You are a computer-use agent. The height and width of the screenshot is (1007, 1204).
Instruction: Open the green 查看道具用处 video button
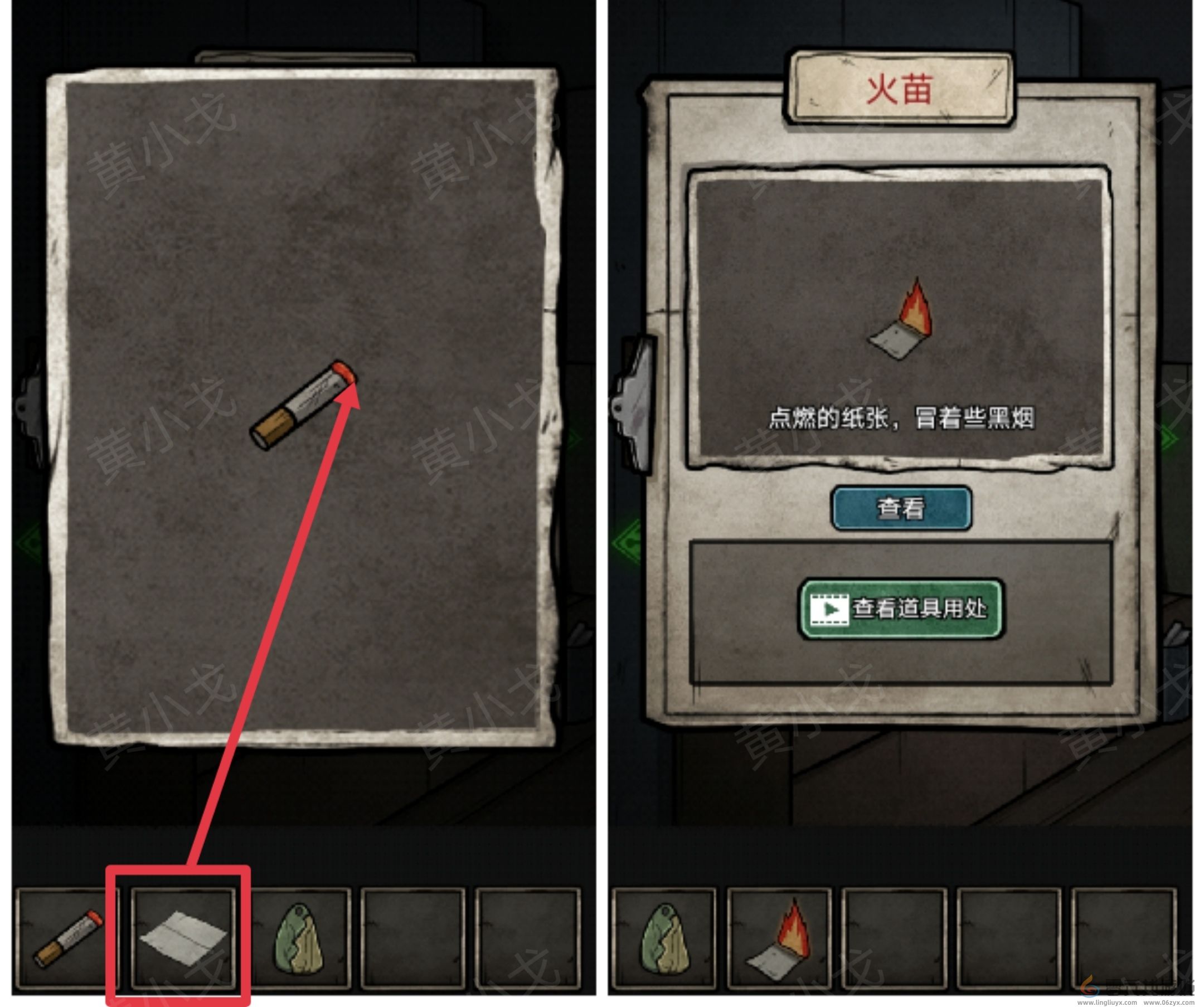900,609
